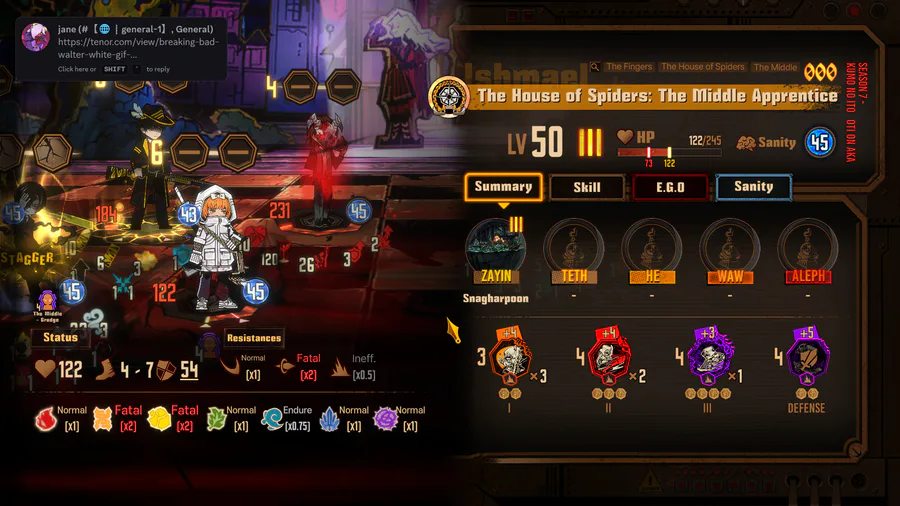Choose the ALEPH E.G.O slot
900x506 pixels.
808,245
